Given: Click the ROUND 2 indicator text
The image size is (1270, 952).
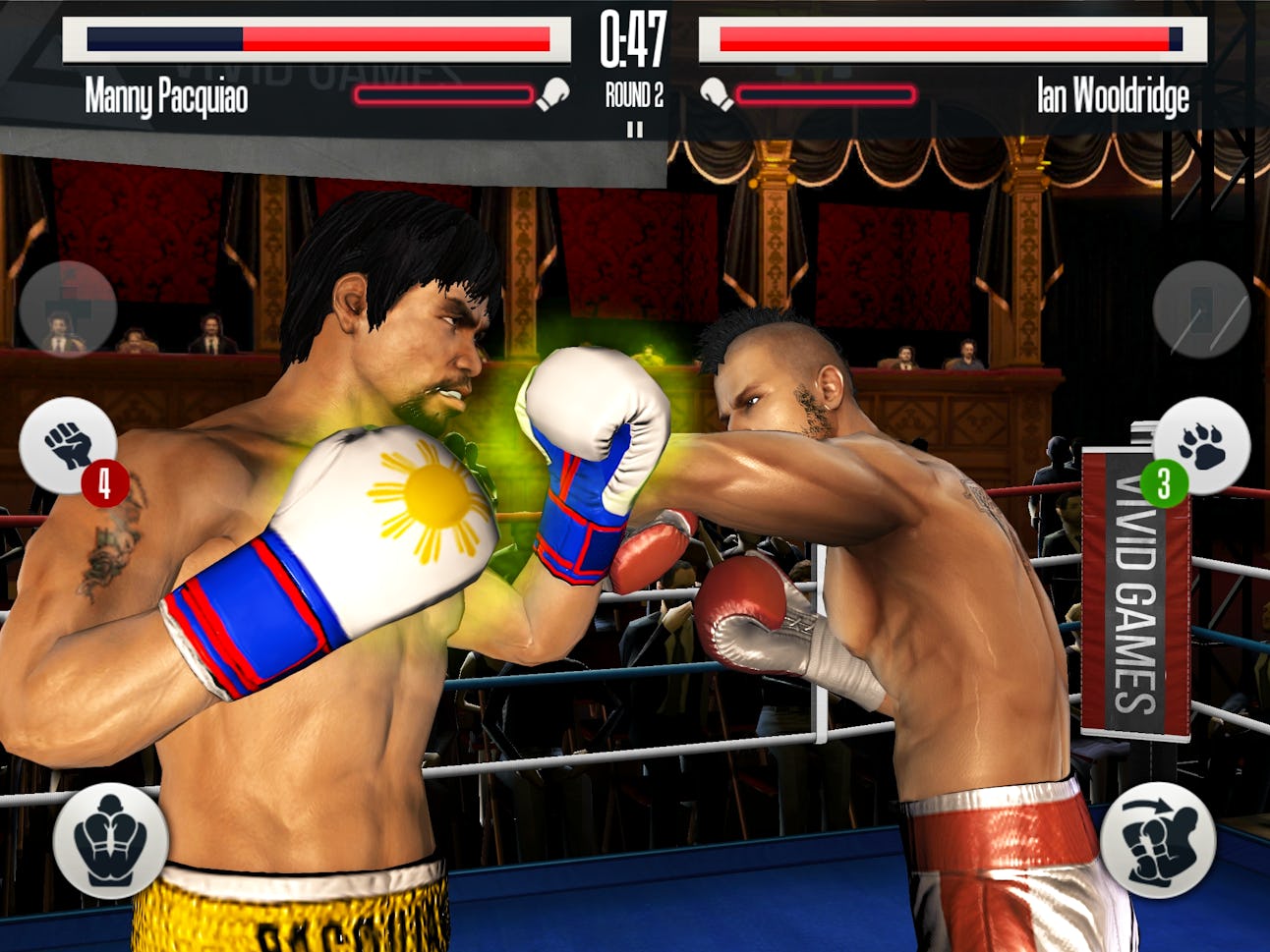Looking at the screenshot, I should (x=633, y=92).
